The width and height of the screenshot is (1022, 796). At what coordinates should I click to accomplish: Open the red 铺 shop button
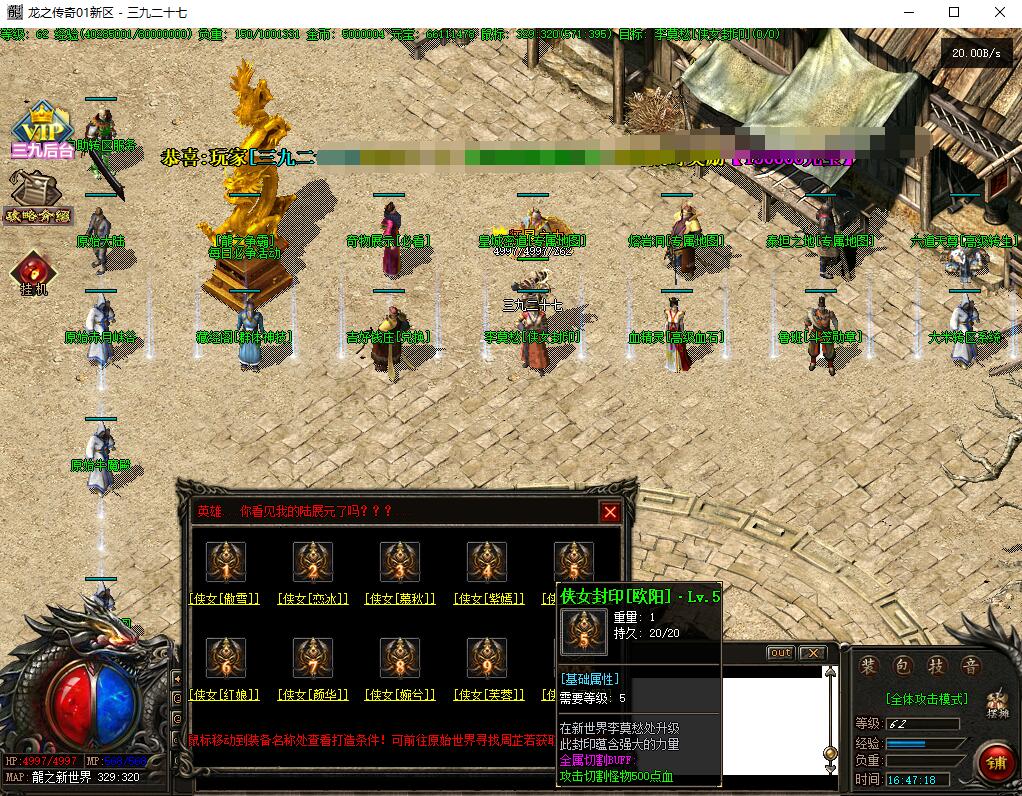point(995,762)
